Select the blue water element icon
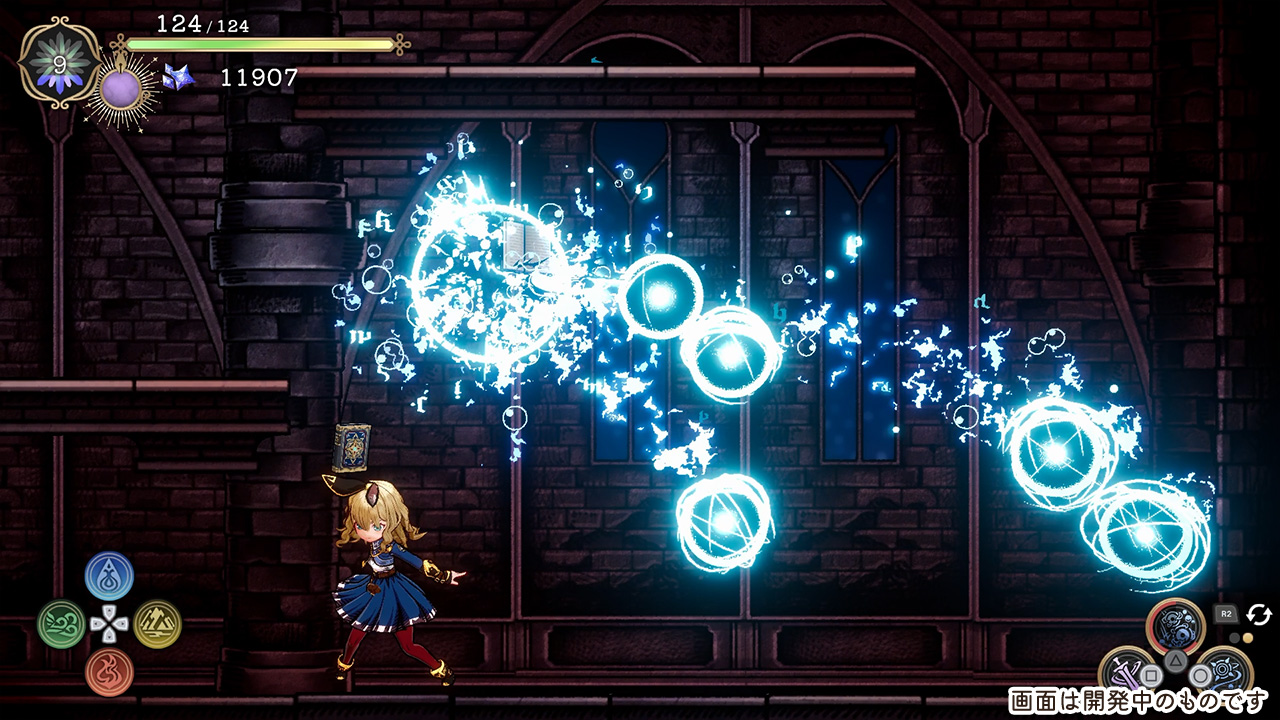The width and height of the screenshot is (1280, 720). click(109, 576)
